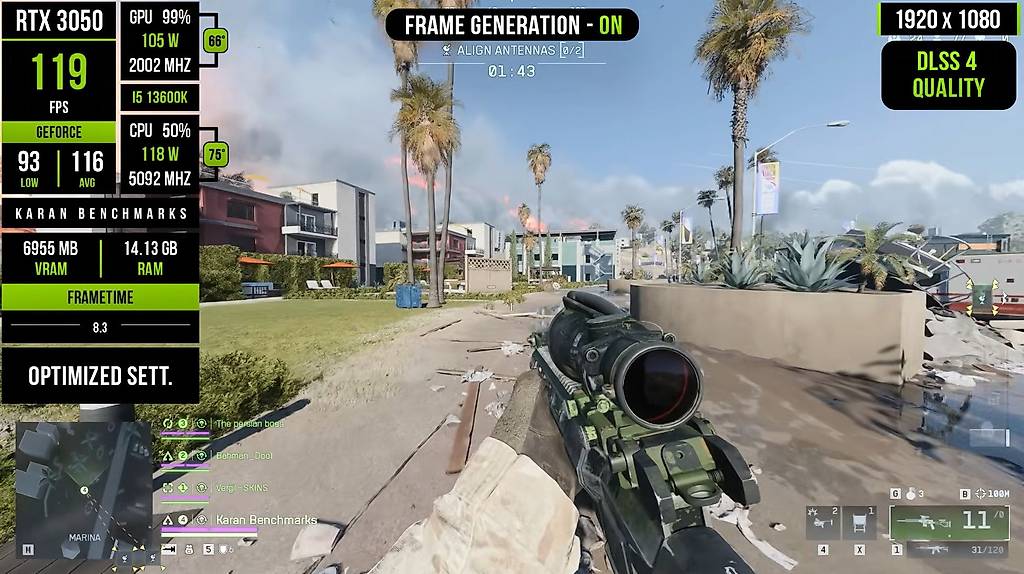Click the DLSS 4 Quality overlay badge
Viewport: 1024px width, 574px height.
[x=948, y=75]
